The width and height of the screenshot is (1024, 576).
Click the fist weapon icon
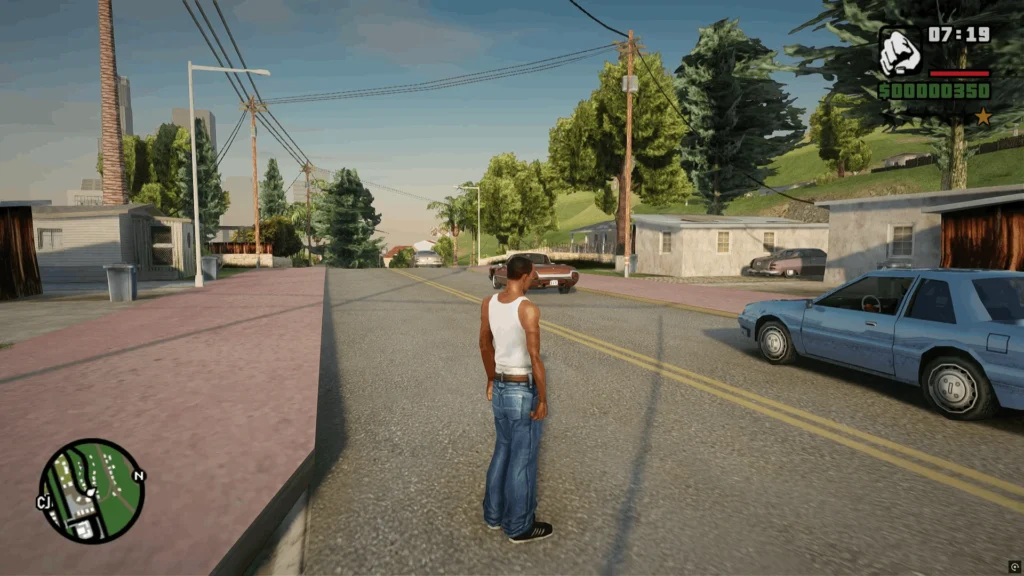900,52
